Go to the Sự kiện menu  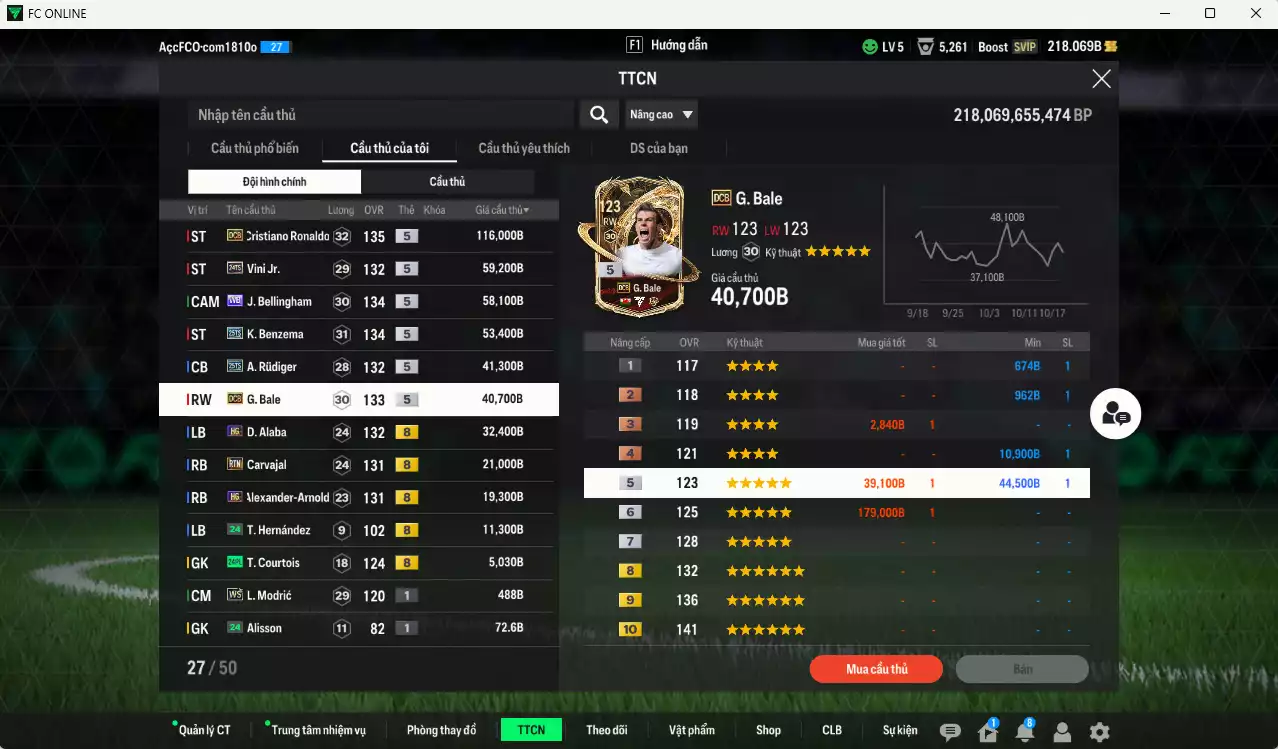[x=900, y=730]
